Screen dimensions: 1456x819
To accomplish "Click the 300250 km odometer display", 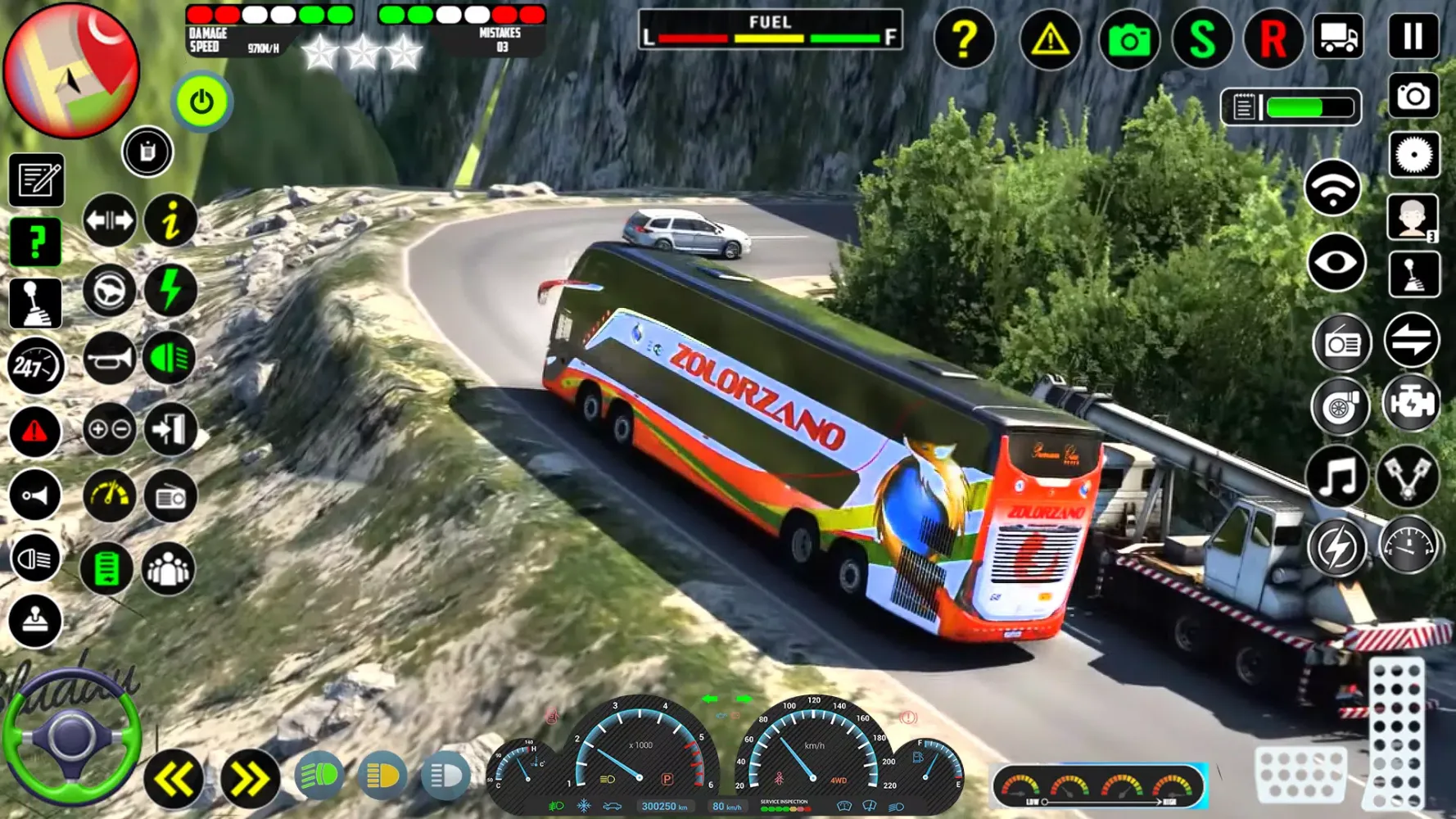I will point(666,806).
